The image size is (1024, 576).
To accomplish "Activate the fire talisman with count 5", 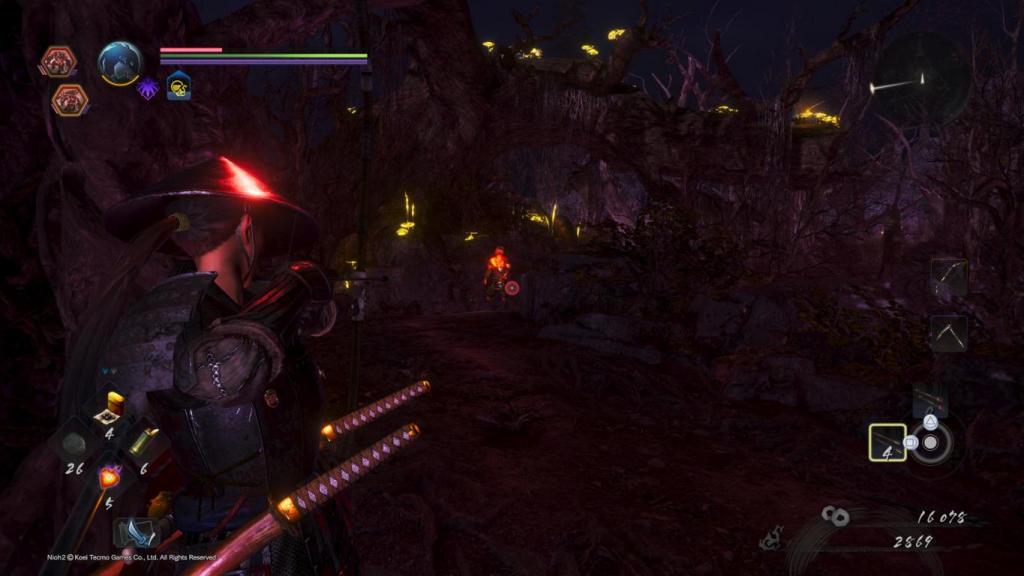I will [x=108, y=479].
